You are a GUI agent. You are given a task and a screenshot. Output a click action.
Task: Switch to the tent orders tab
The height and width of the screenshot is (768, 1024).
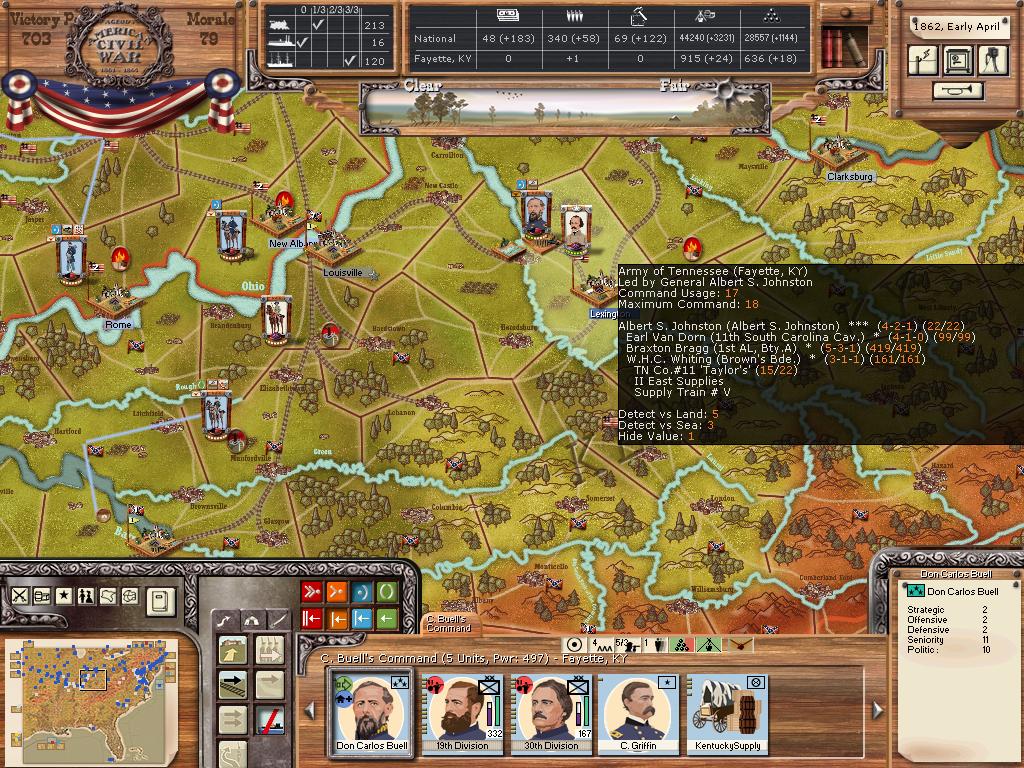click(252, 621)
